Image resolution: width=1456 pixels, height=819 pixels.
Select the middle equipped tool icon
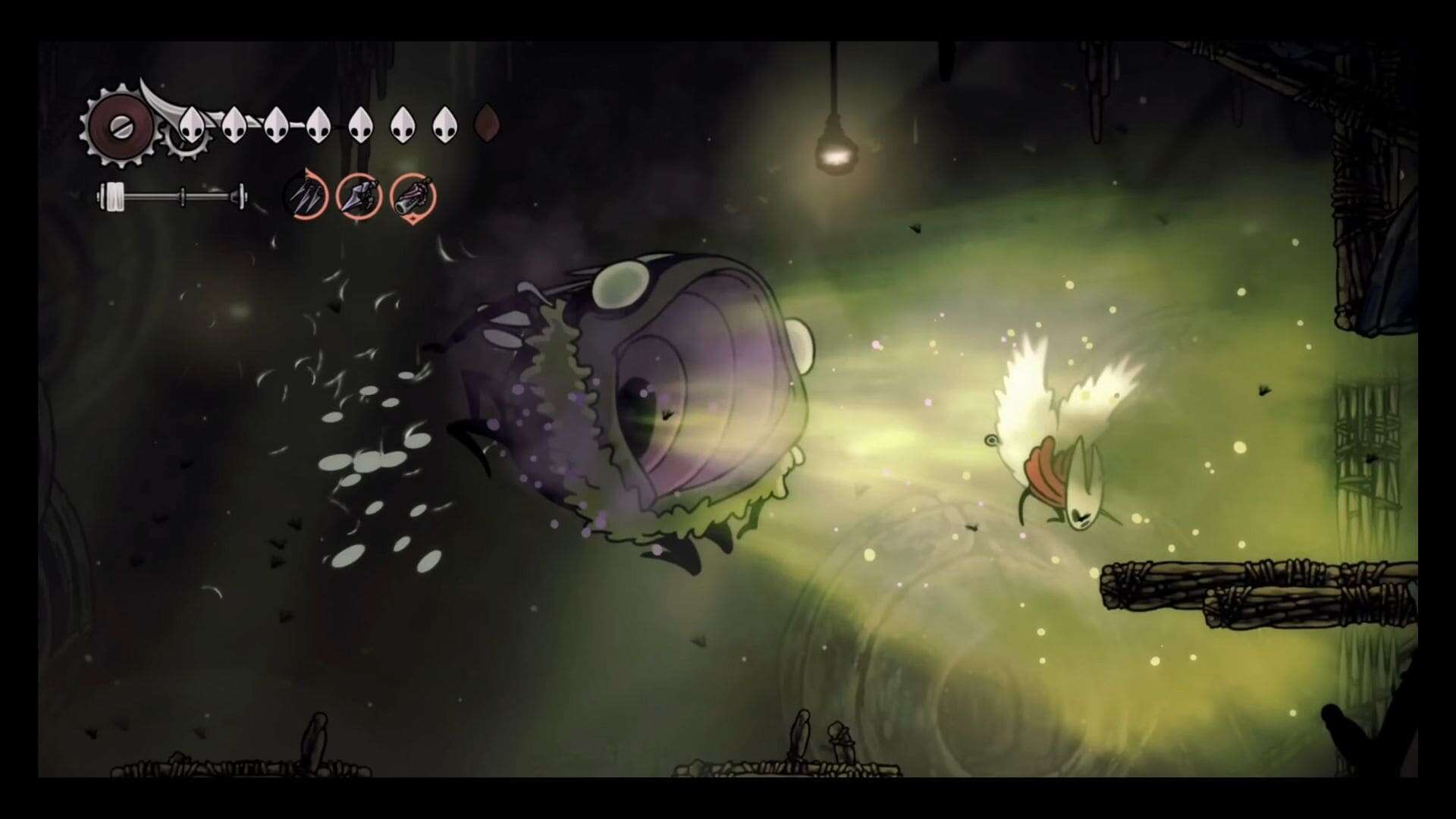pyautogui.click(x=359, y=197)
